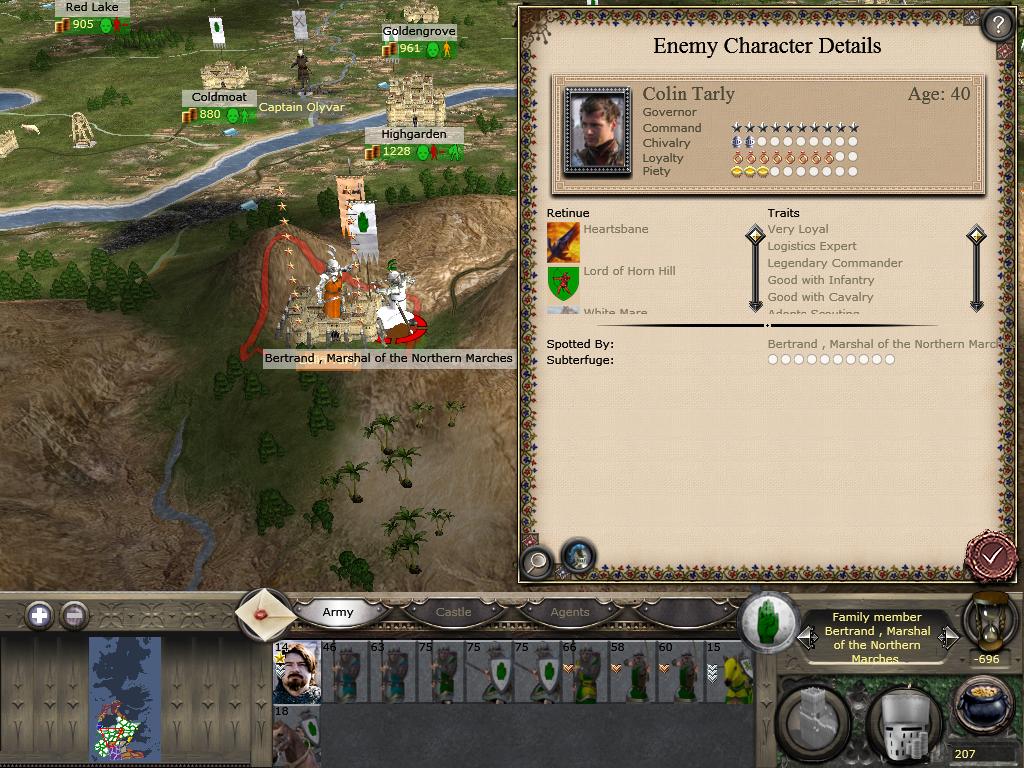Close the Enemy Character Details panel with the checkmark seal
The image size is (1024, 768).
tap(992, 554)
